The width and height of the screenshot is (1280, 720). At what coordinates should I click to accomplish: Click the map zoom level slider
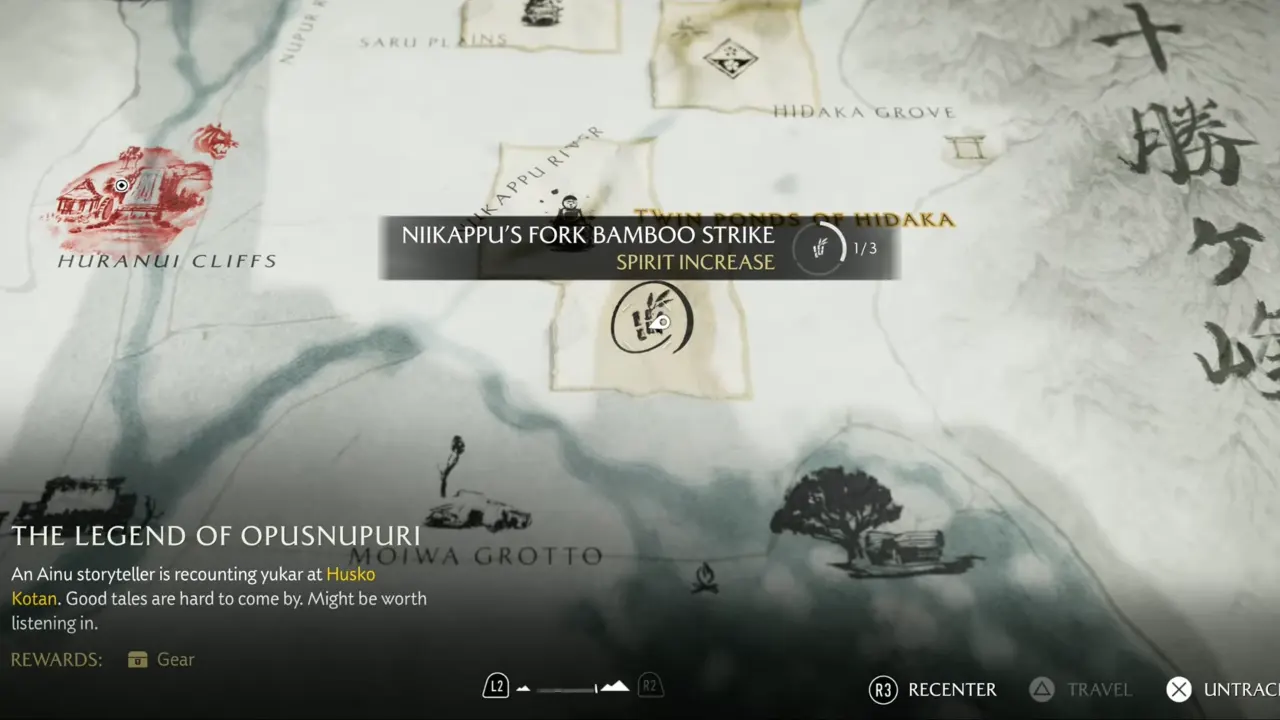coord(573,687)
